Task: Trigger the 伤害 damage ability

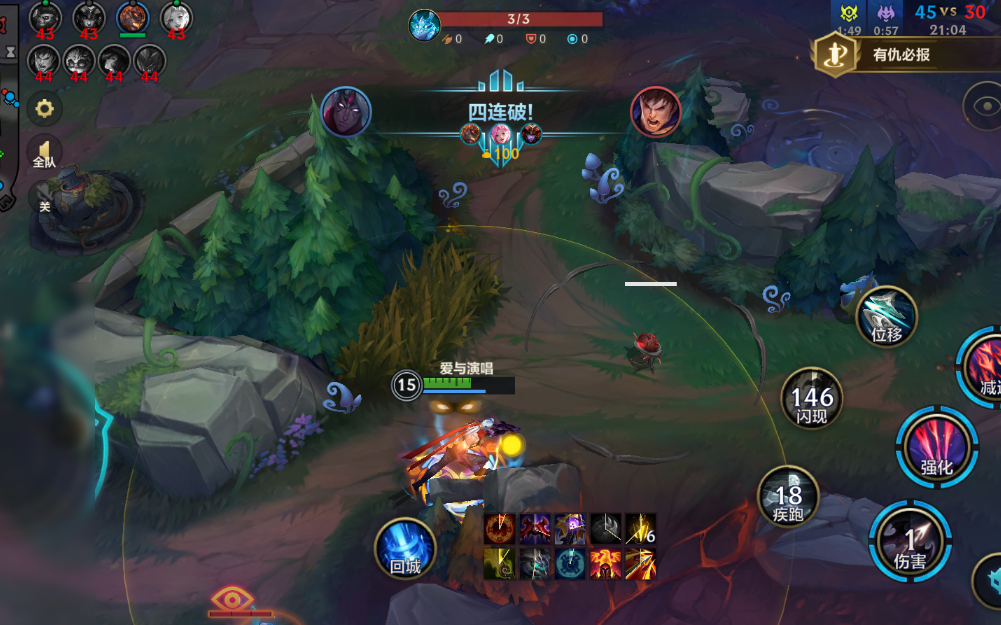Action: tap(909, 542)
